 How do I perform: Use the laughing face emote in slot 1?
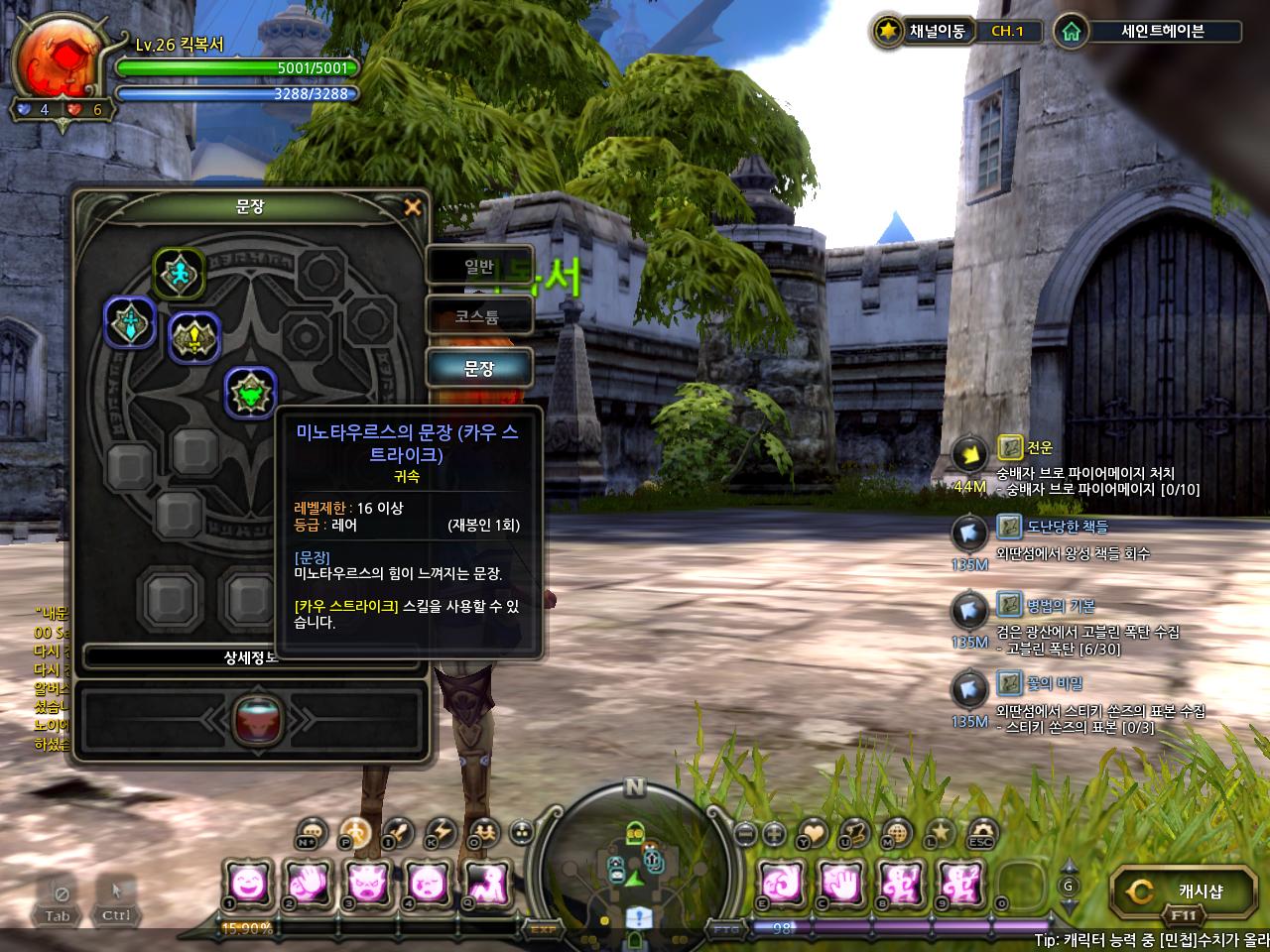pyautogui.click(x=248, y=882)
